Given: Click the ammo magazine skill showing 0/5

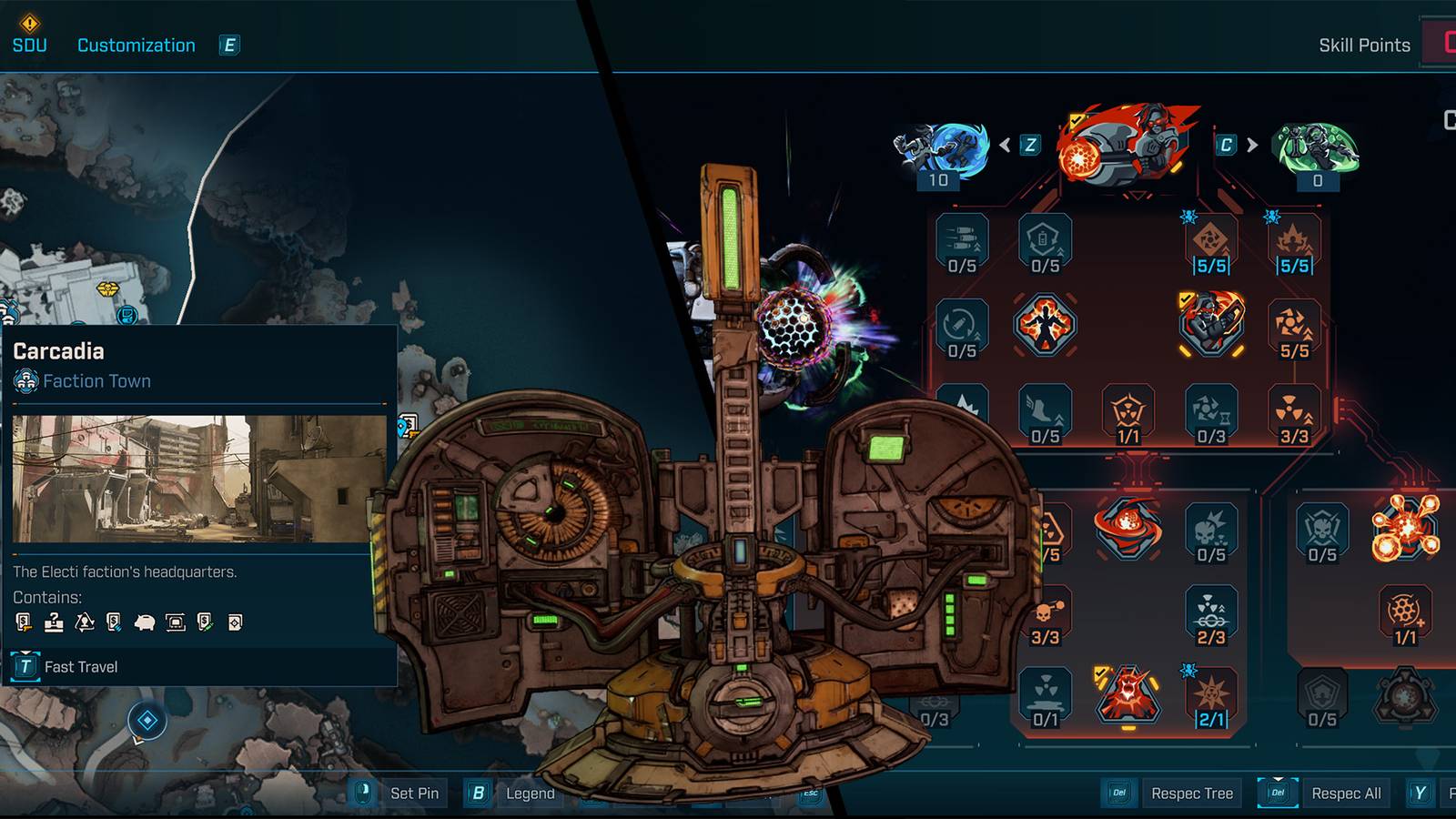Looking at the screenshot, I should click(x=961, y=239).
